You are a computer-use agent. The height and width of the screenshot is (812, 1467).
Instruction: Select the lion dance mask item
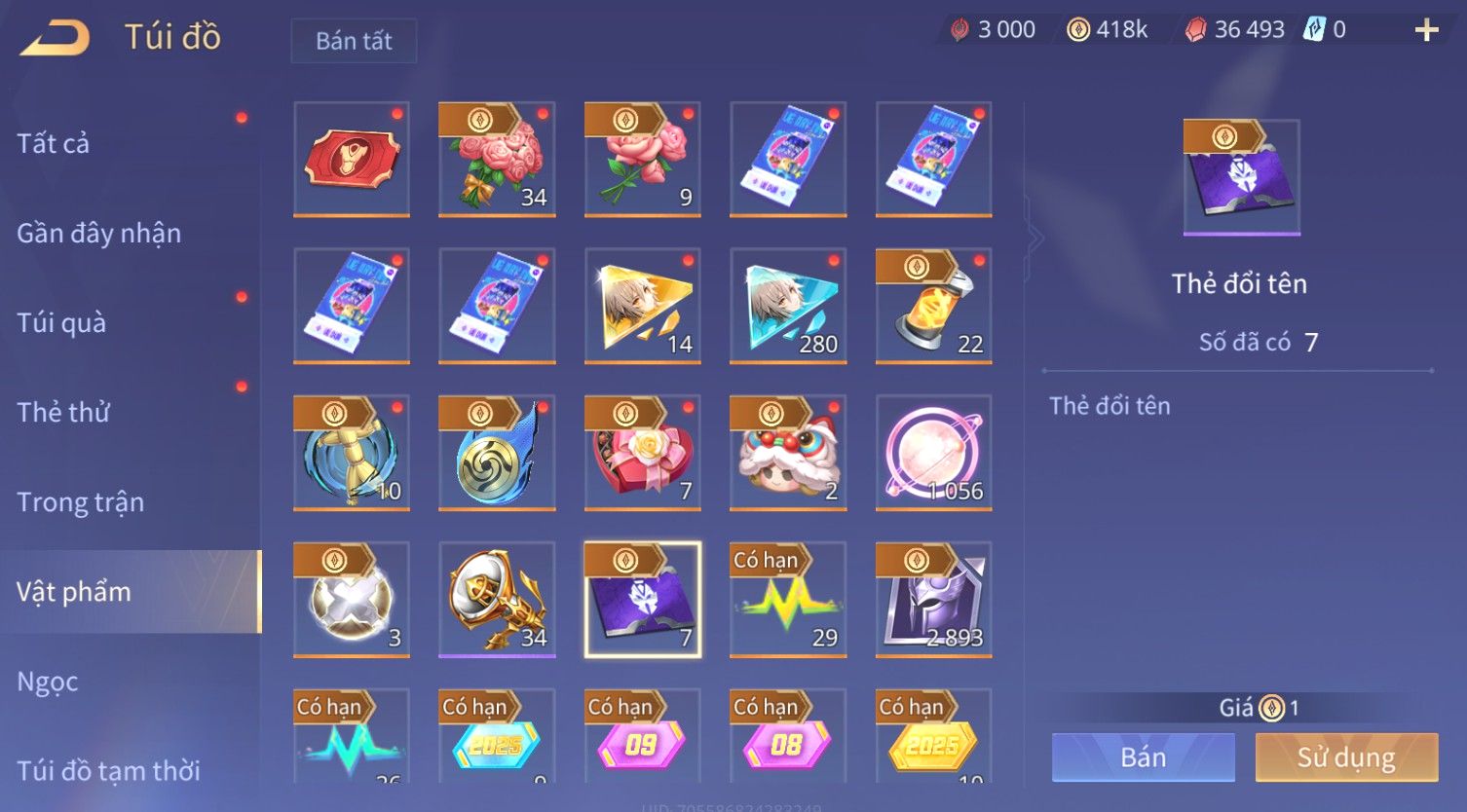coord(788,453)
